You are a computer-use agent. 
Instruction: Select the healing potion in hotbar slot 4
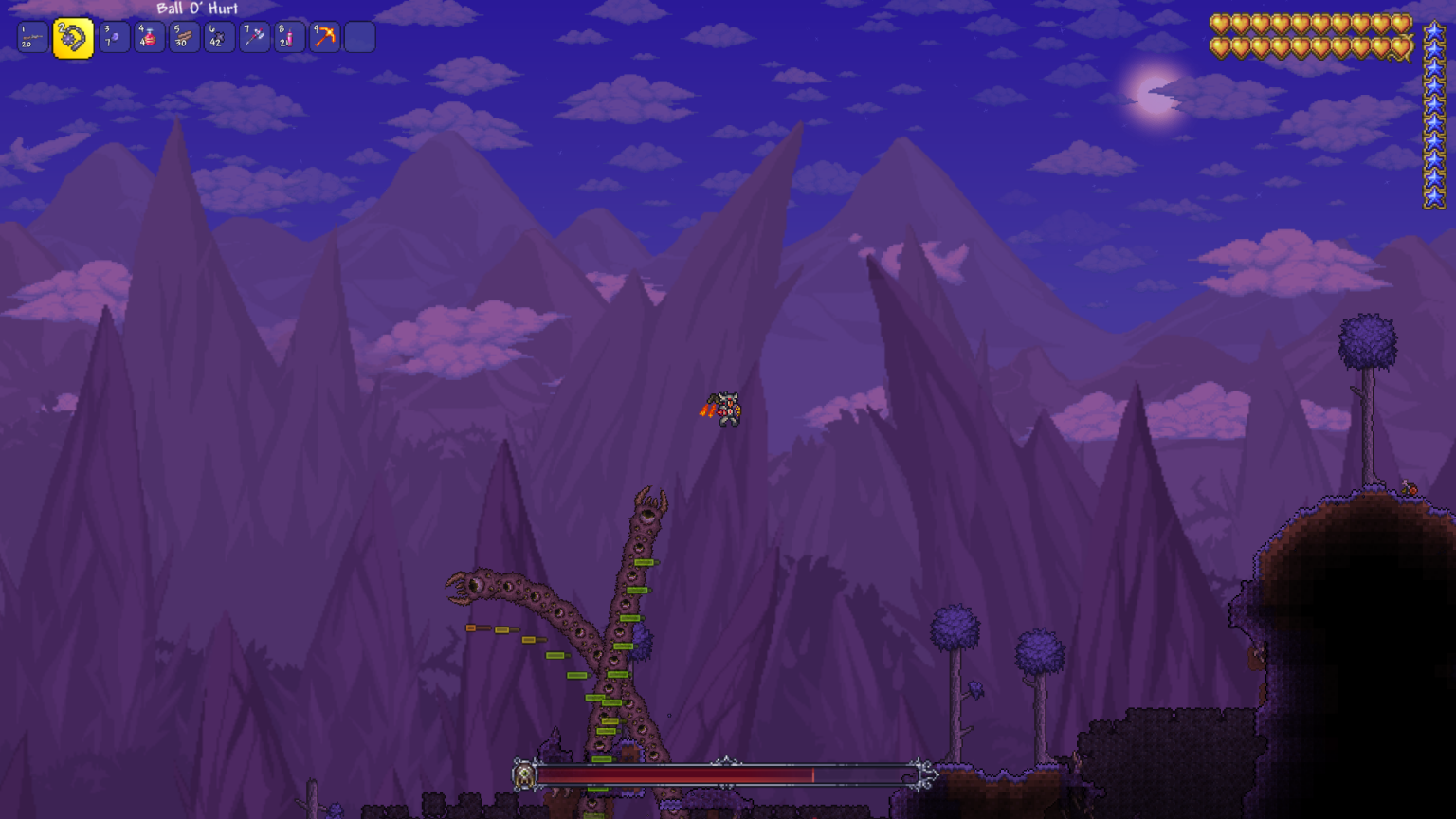tap(148, 36)
